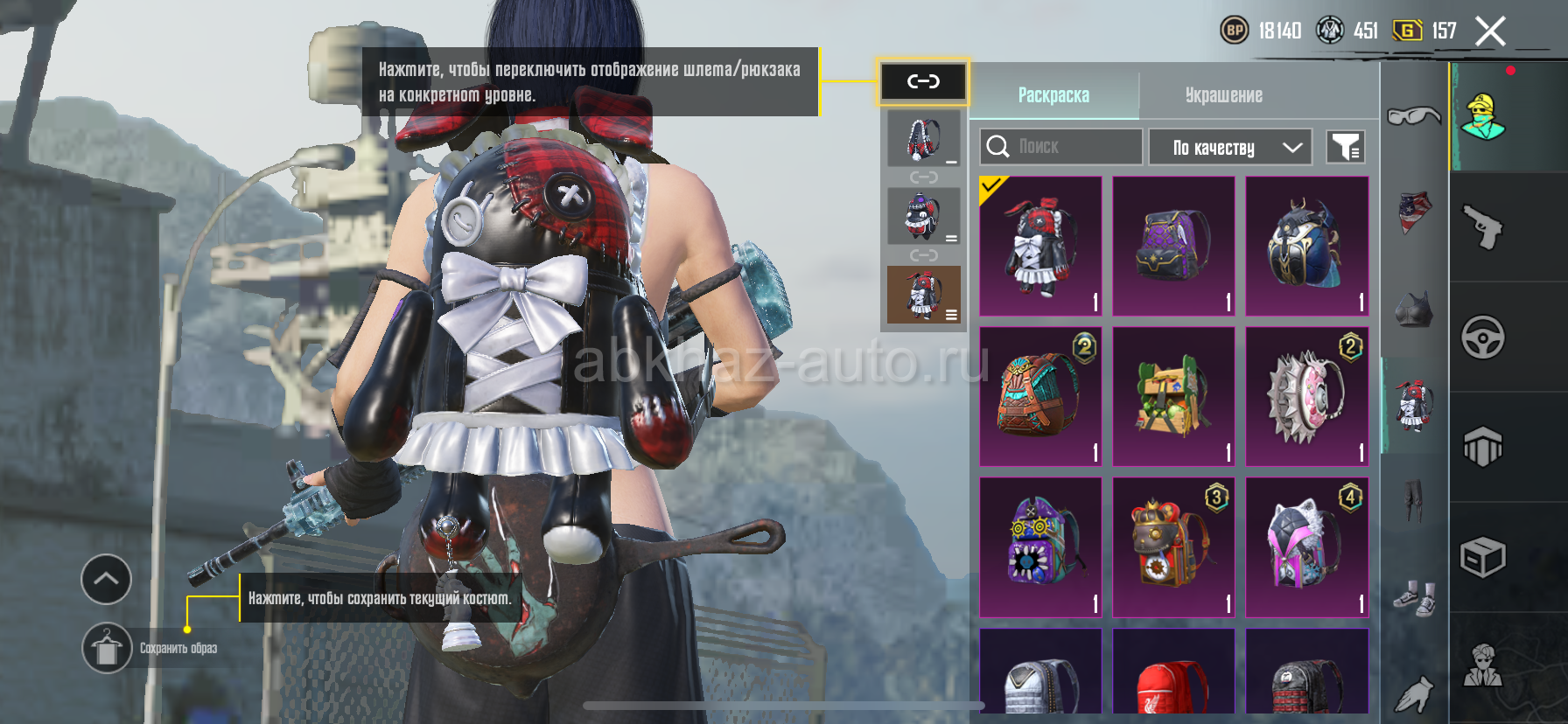Select the pink cat-ear backpack skin
This screenshot has width=1568, height=724.
click(x=1306, y=546)
